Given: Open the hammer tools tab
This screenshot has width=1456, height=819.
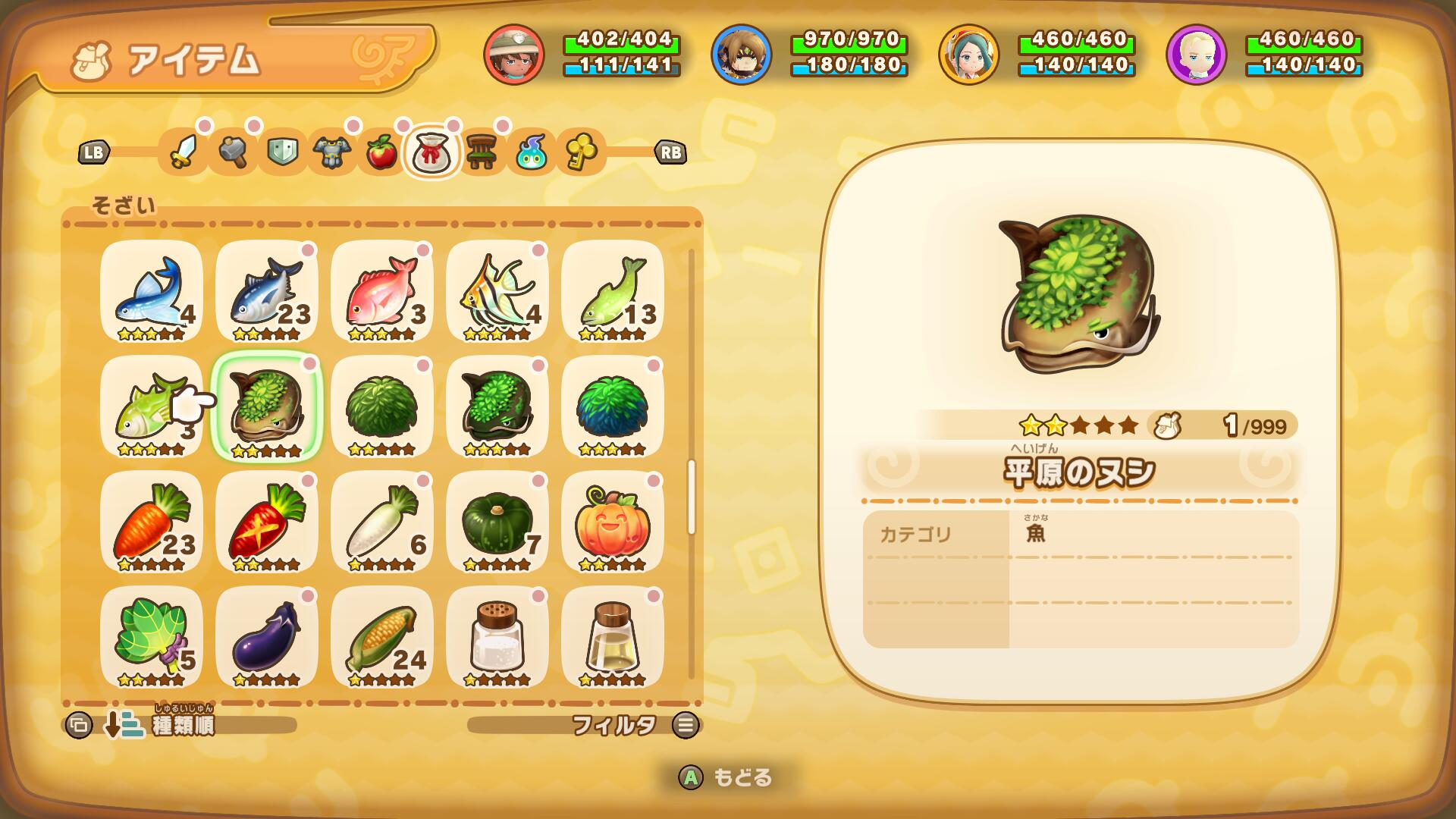Looking at the screenshot, I should 233,152.
